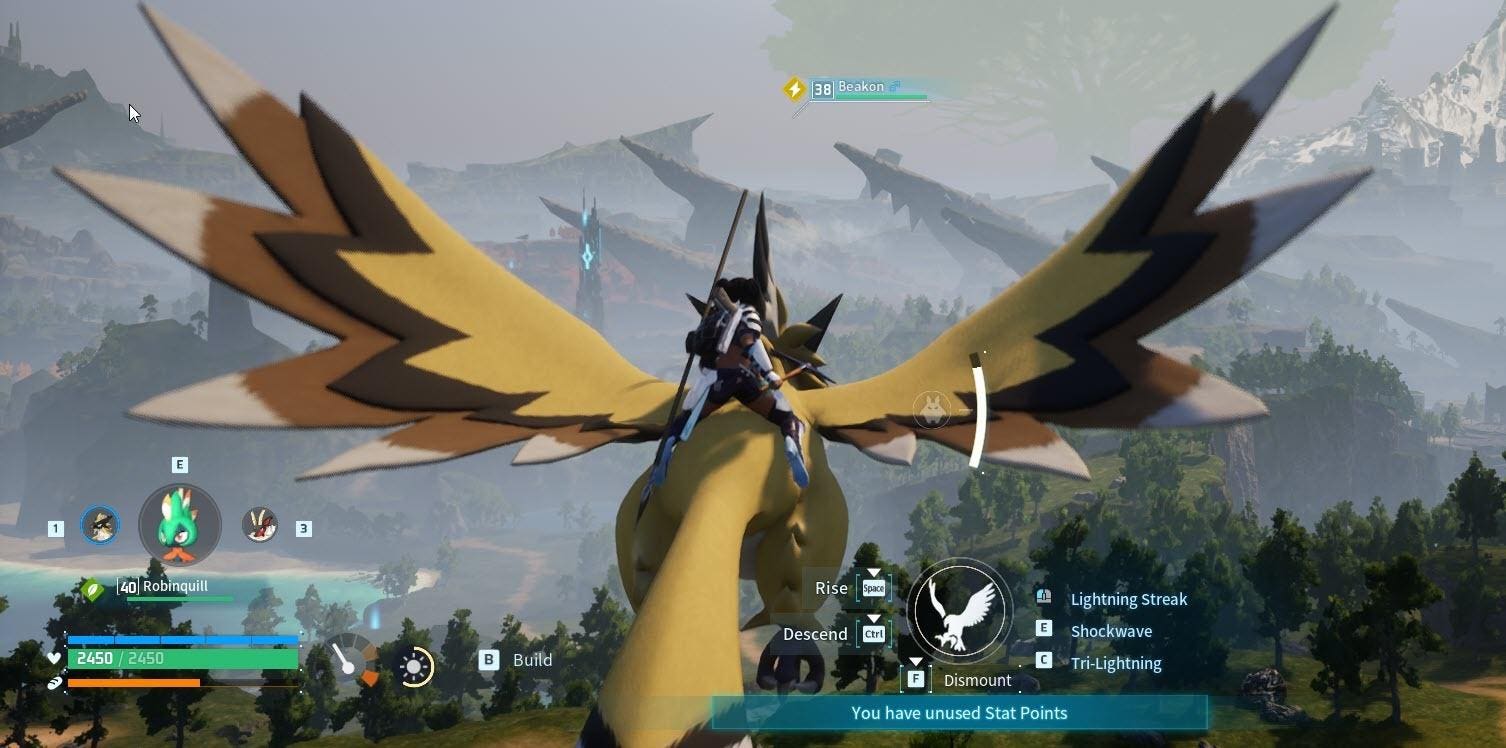The width and height of the screenshot is (1506, 748).
Task: Open the Build menu
Action: (x=531, y=660)
